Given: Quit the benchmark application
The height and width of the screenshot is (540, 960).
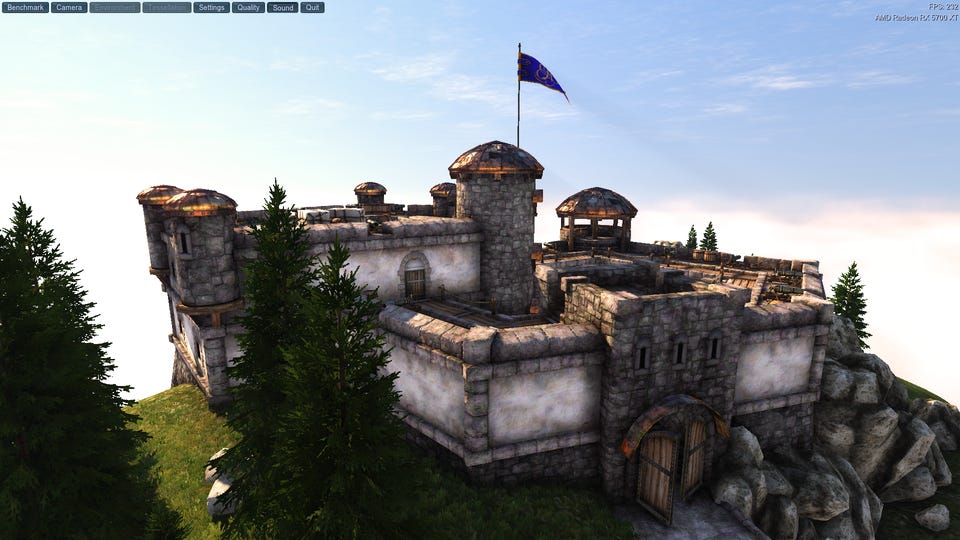Looking at the screenshot, I should click(x=312, y=7).
